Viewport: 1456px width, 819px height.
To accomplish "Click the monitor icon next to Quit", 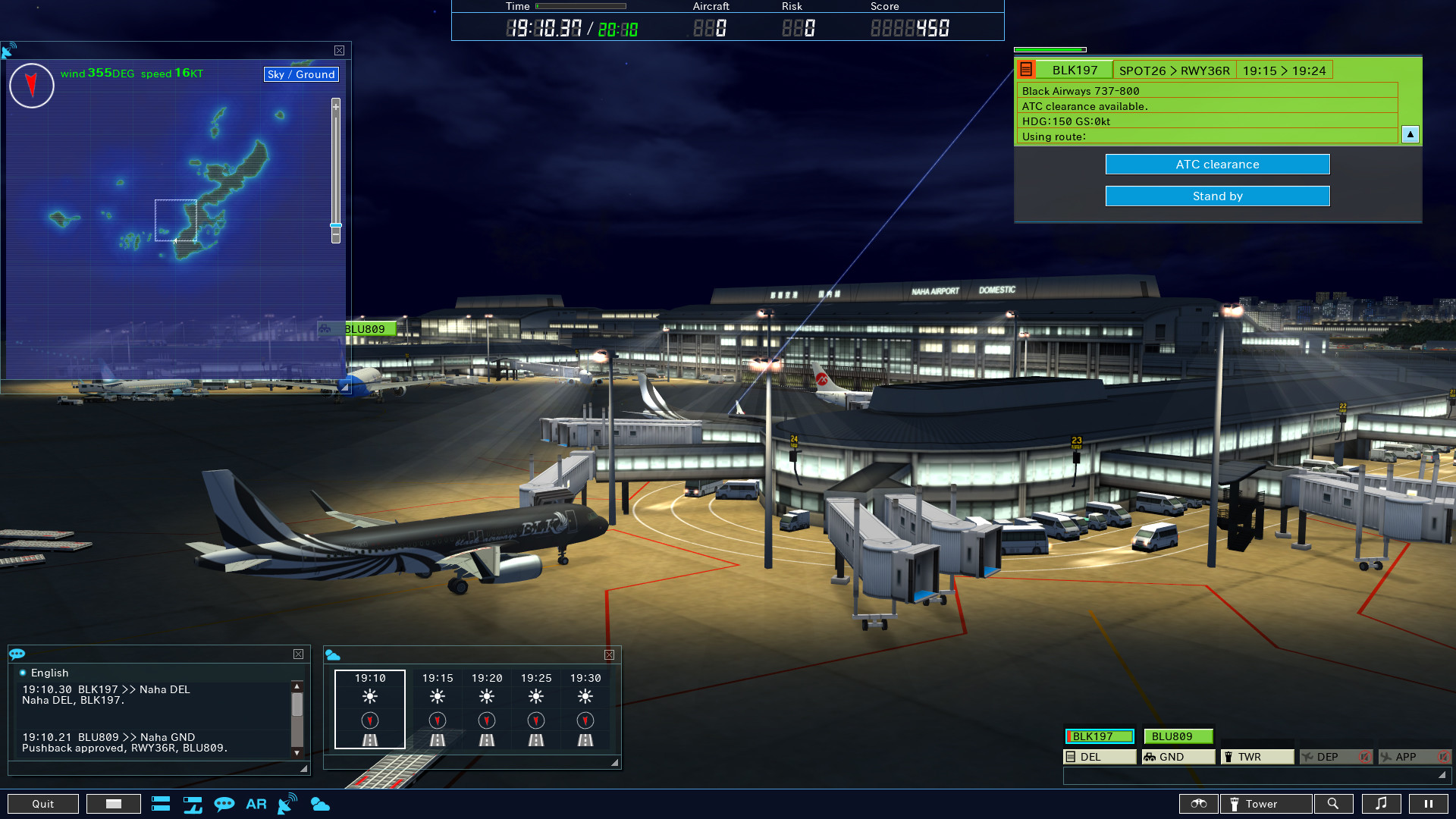I will pos(113,803).
